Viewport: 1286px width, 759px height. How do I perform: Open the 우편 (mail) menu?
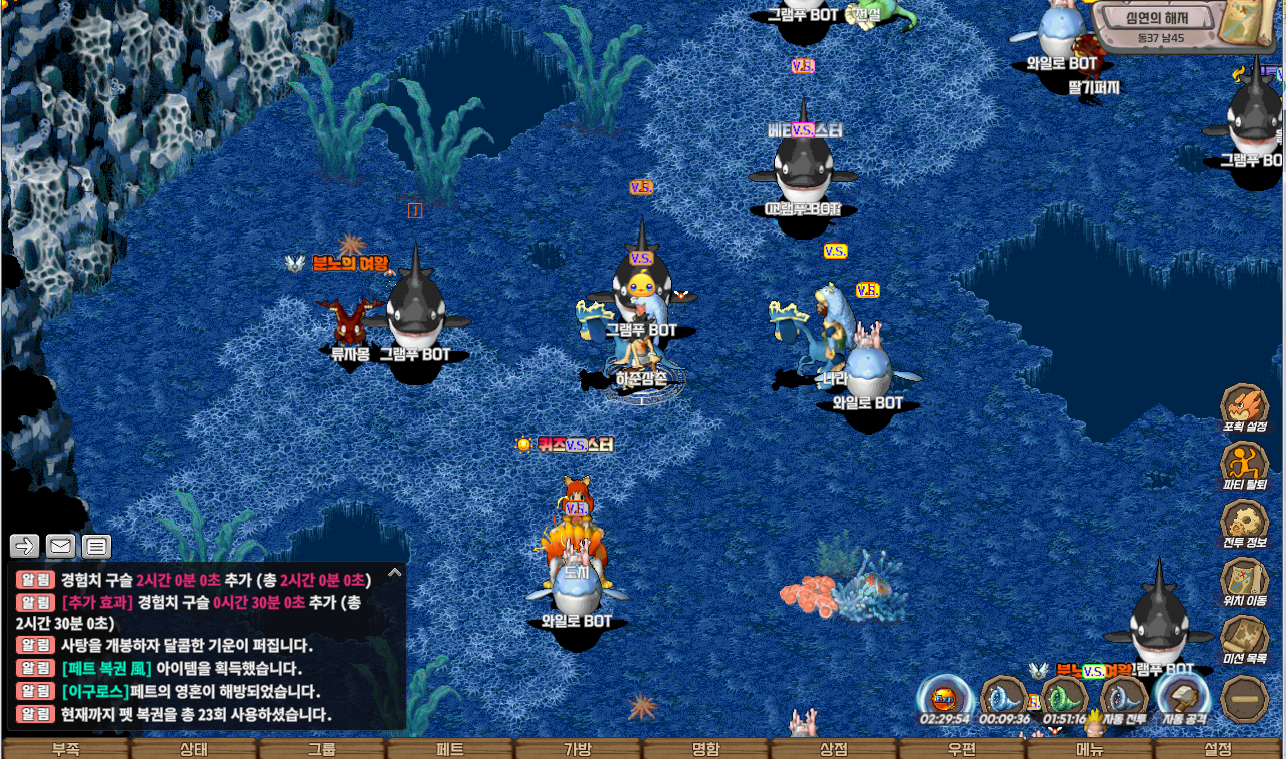point(962,749)
